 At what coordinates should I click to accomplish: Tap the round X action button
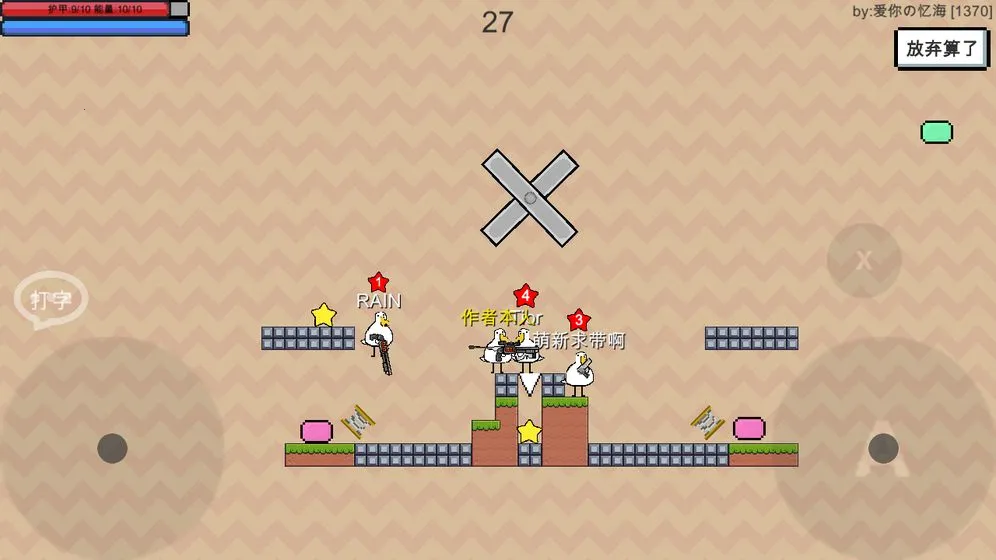(x=864, y=260)
